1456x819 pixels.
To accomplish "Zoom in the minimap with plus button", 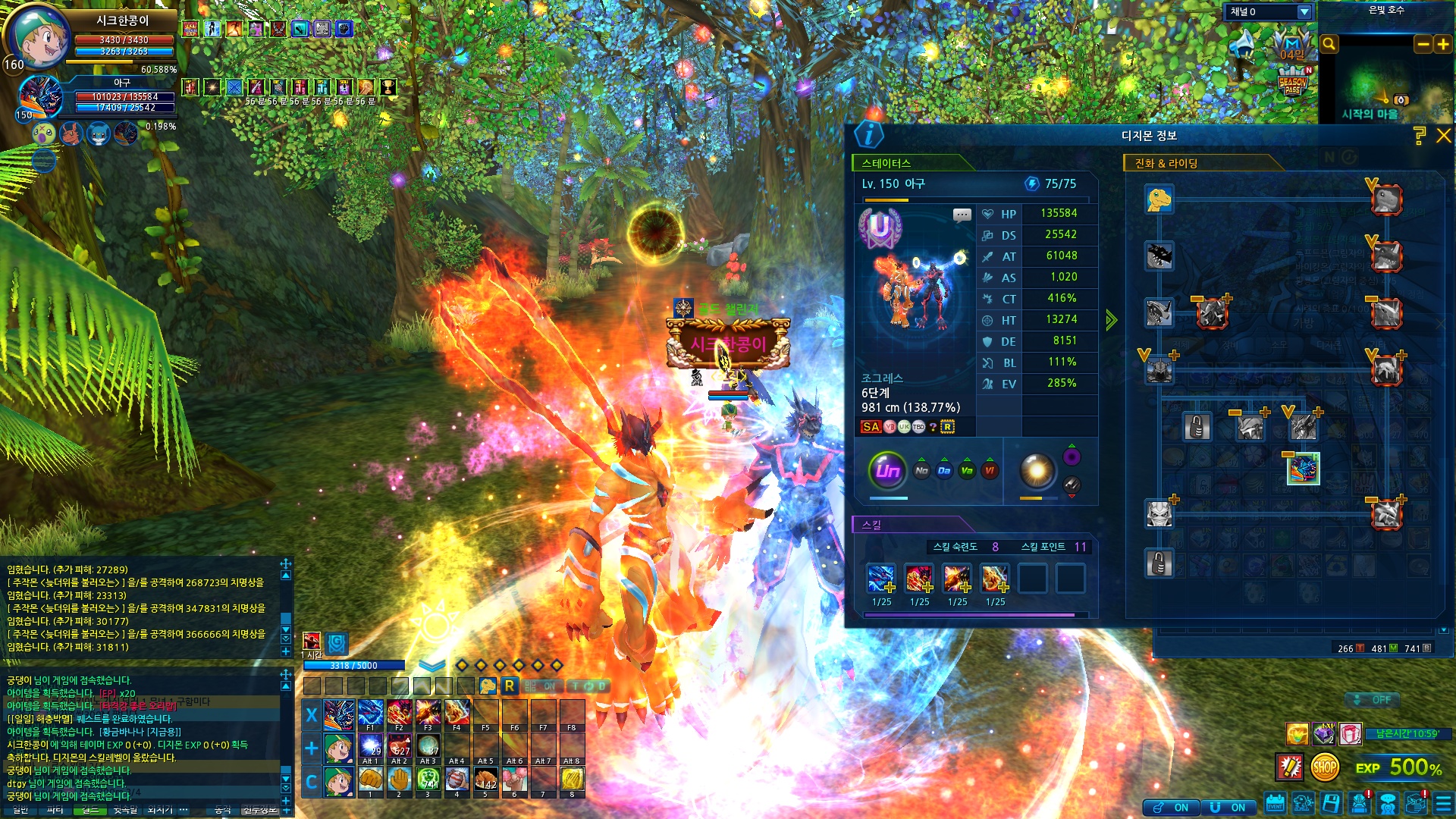I will pos(1442,45).
